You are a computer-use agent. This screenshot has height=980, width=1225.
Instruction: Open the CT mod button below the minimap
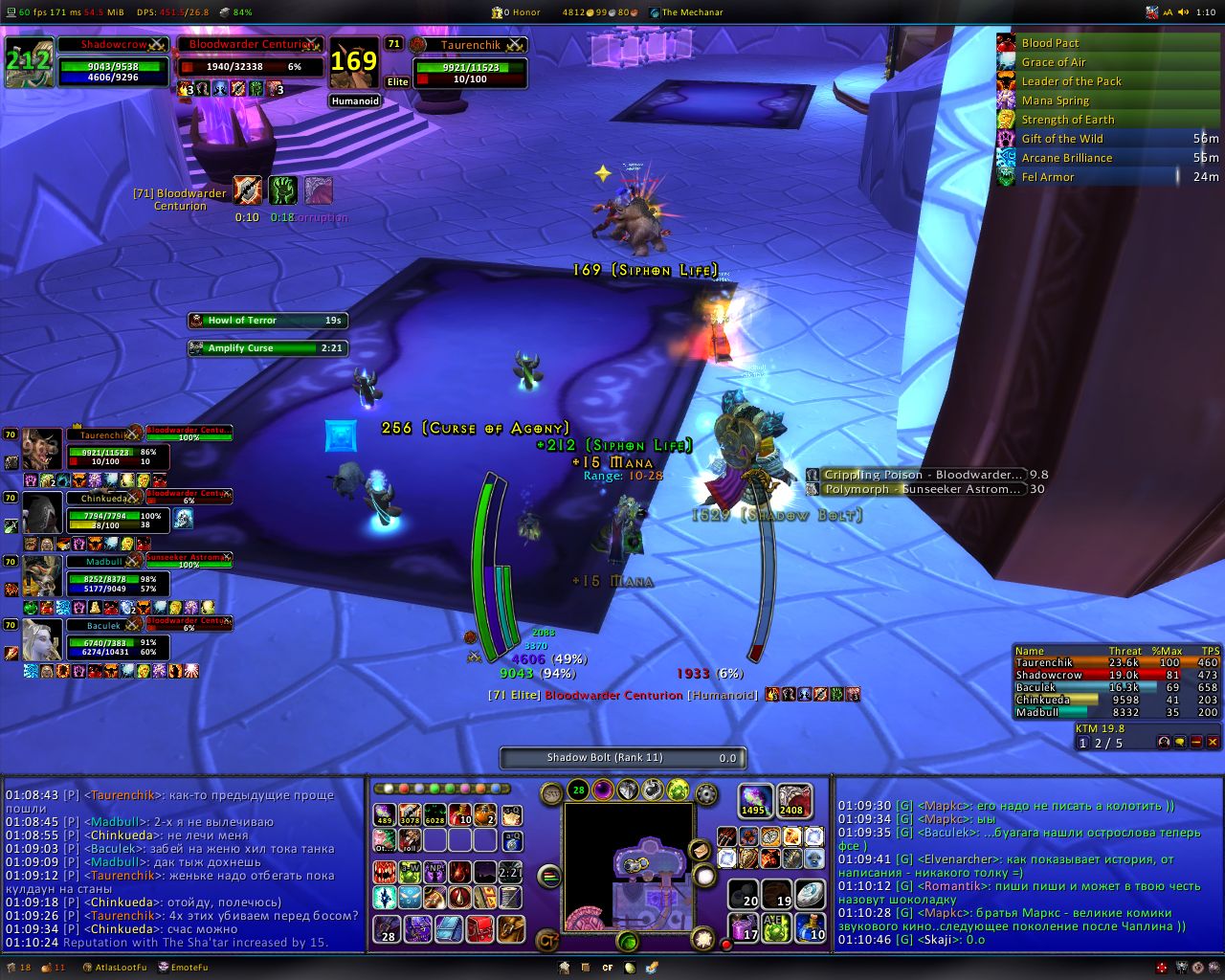click(x=547, y=940)
